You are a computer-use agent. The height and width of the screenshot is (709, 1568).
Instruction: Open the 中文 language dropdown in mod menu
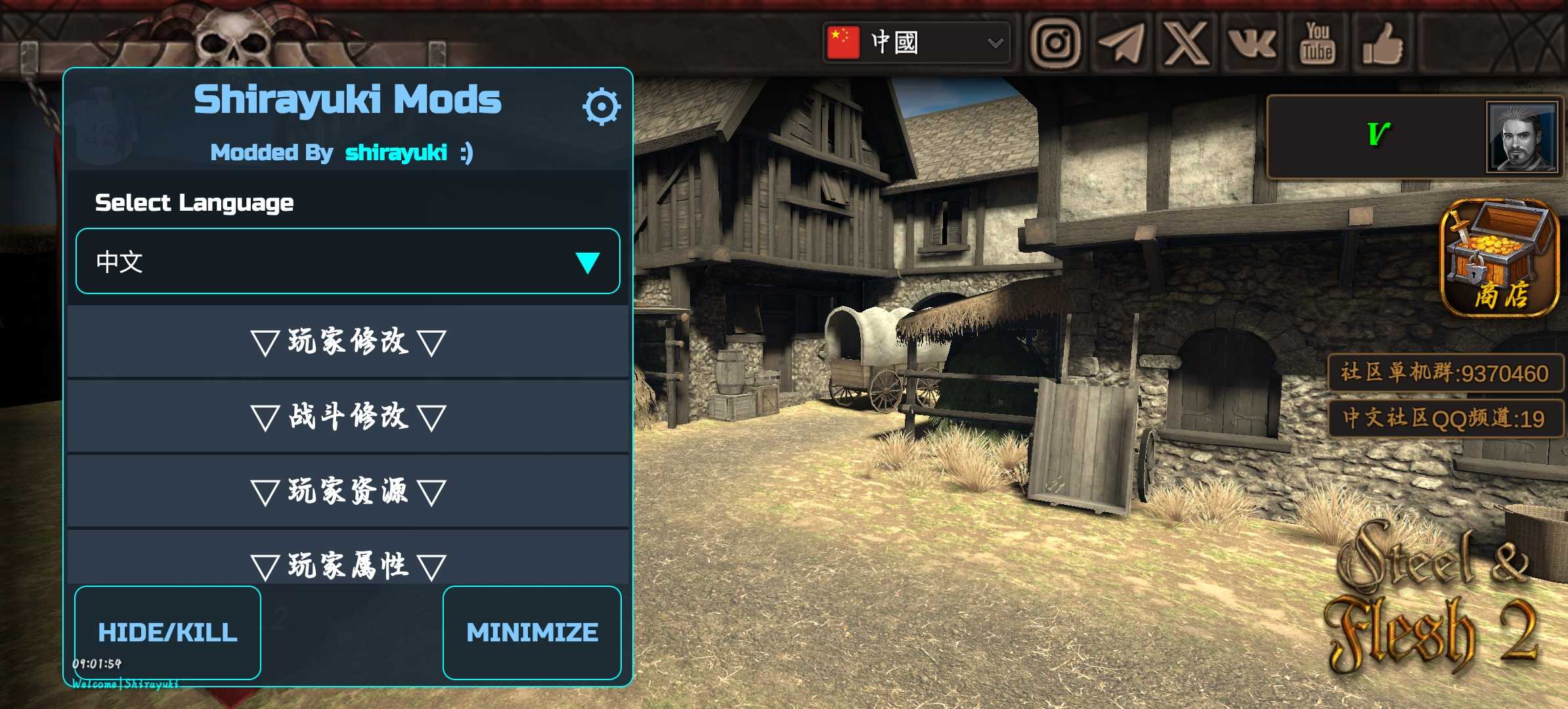pyautogui.click(x=347, y=261)
